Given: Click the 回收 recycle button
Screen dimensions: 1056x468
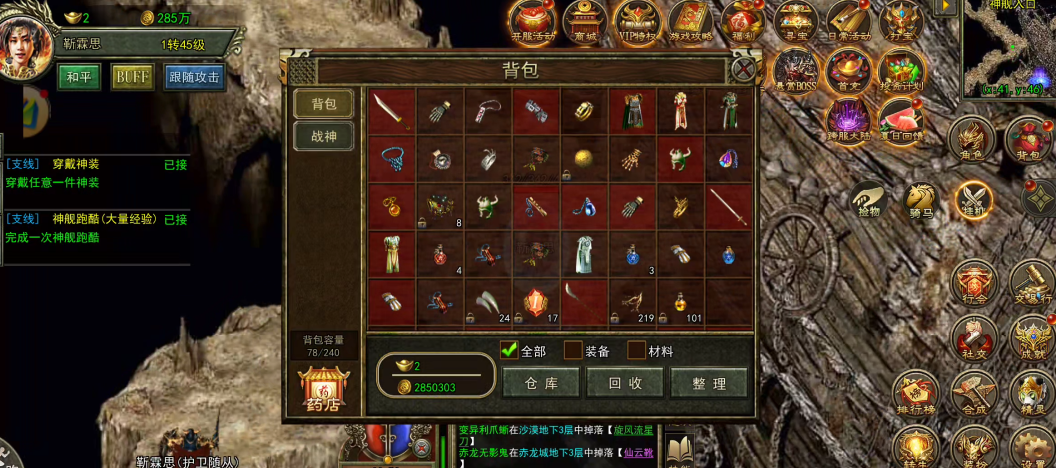Looking at the screenshot, I should (625, 382).
